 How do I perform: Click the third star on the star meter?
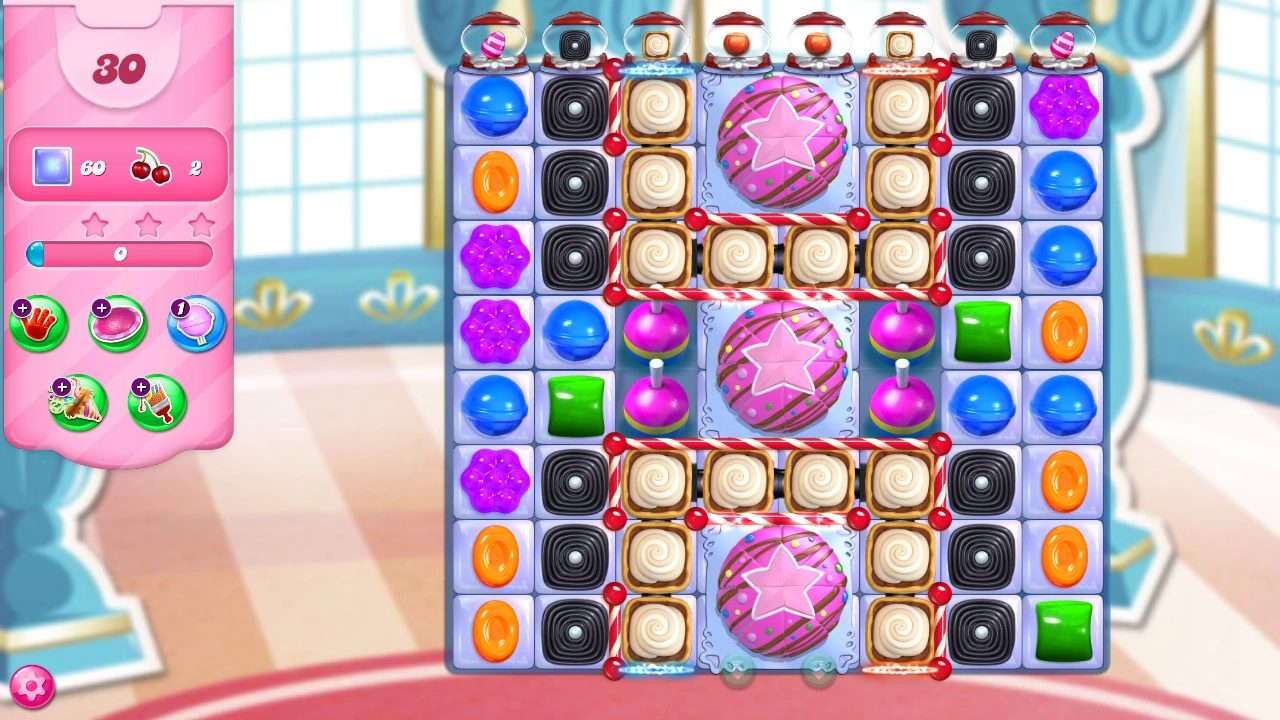[200, 226]
